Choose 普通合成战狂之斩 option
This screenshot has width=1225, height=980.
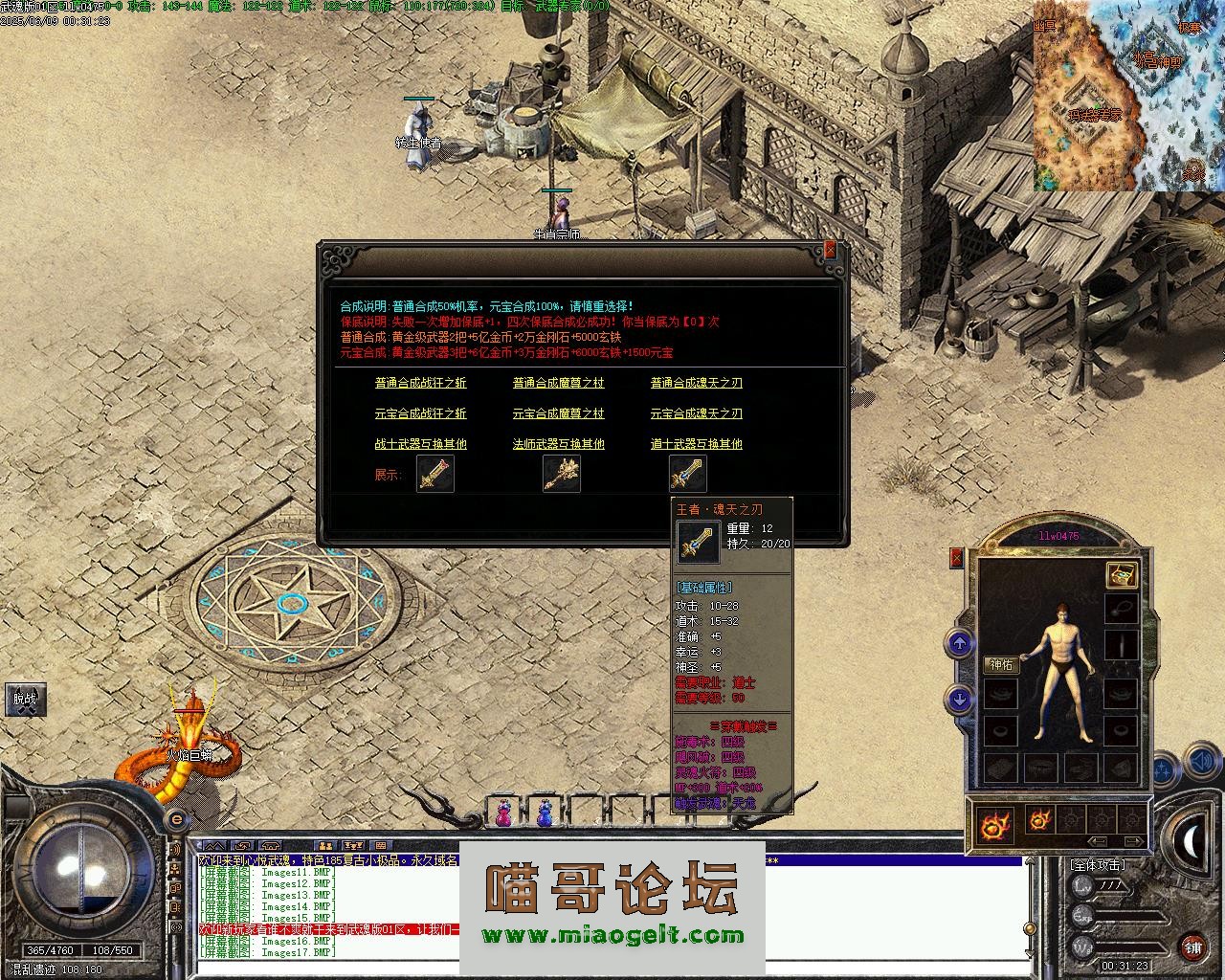[x=420, y=383]
